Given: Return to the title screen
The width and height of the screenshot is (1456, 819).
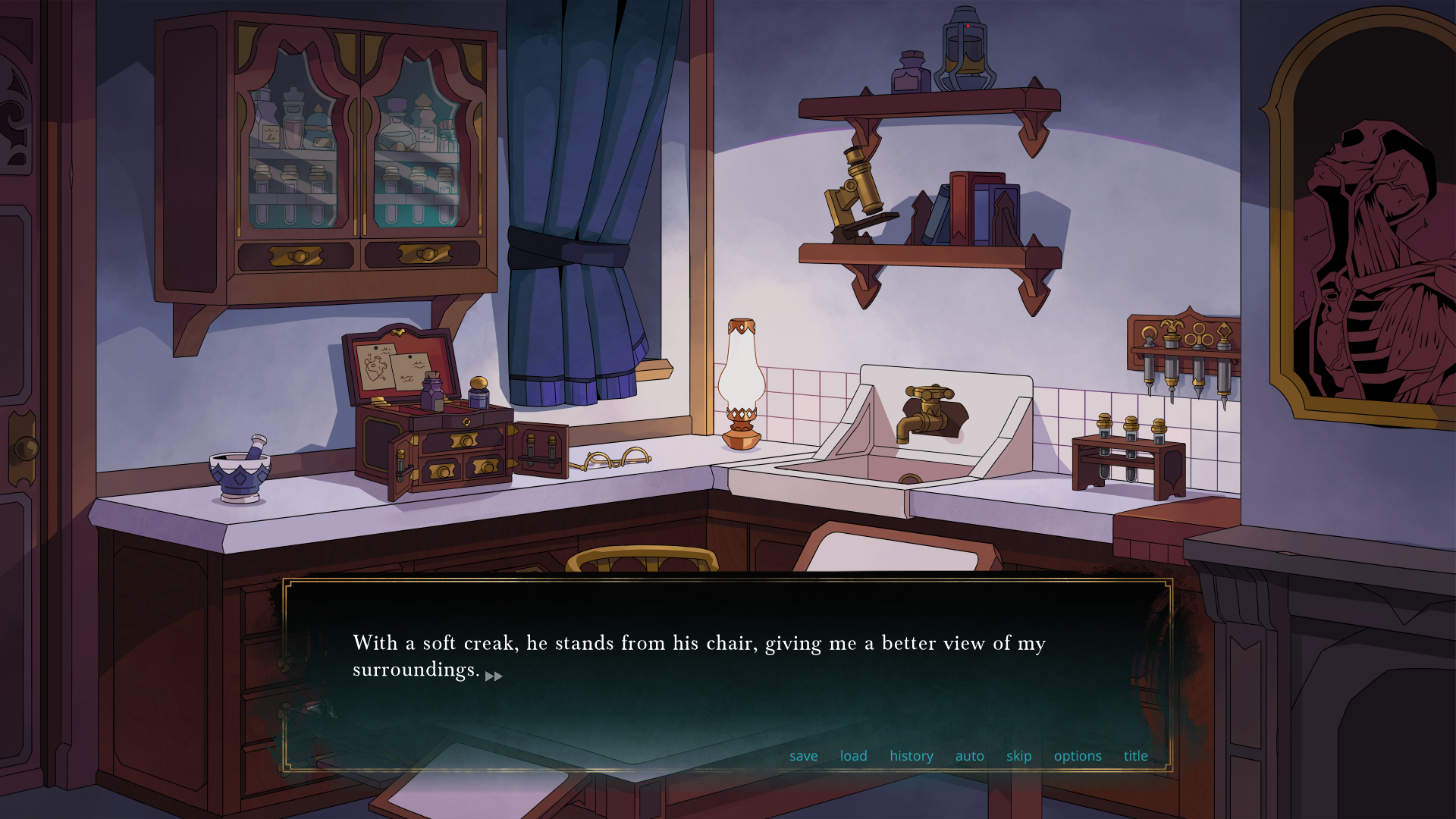Looking at the screenshot, I should tap(1135, 756).
